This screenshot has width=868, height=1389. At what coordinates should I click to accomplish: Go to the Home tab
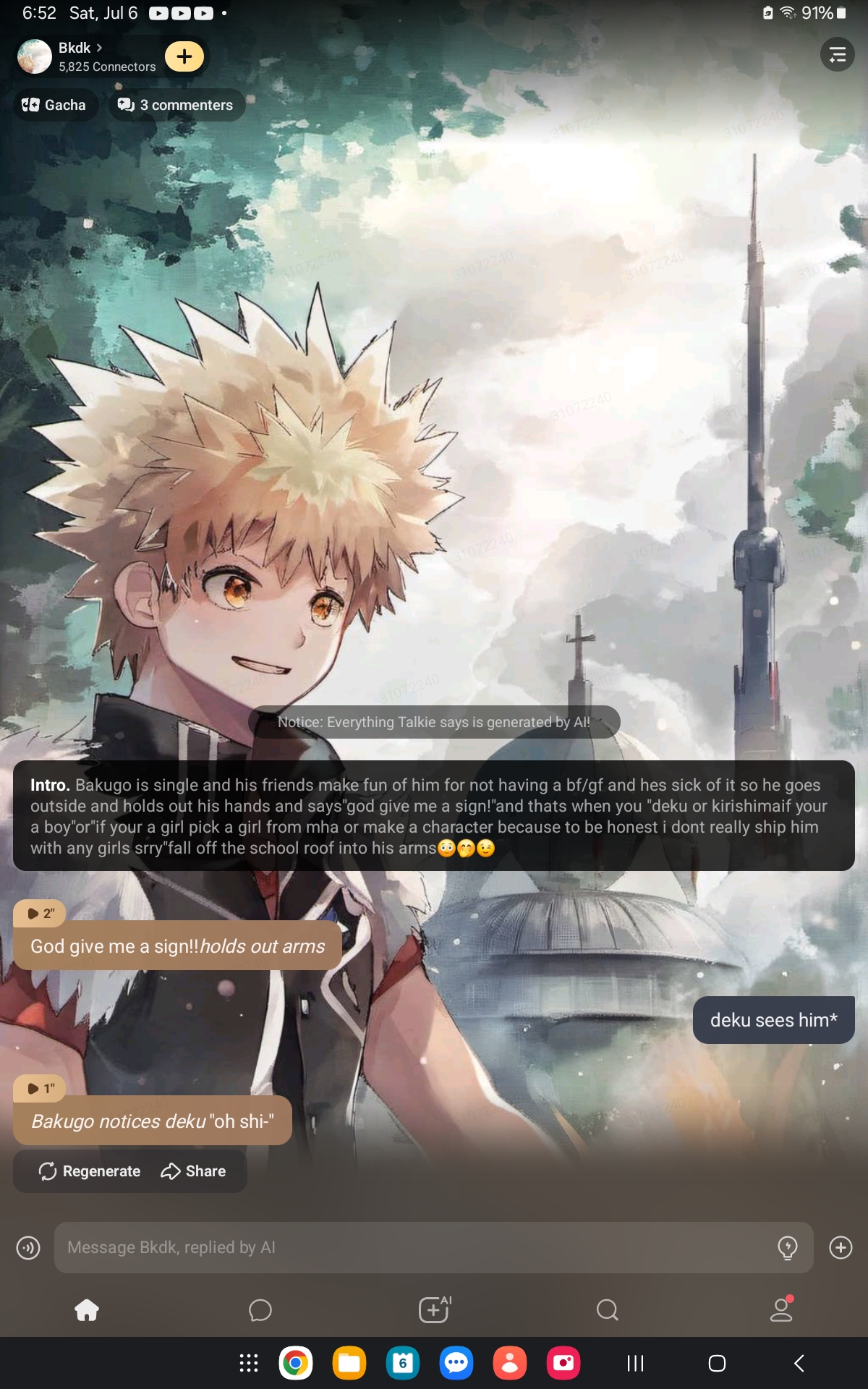(x=87, y=1310)
